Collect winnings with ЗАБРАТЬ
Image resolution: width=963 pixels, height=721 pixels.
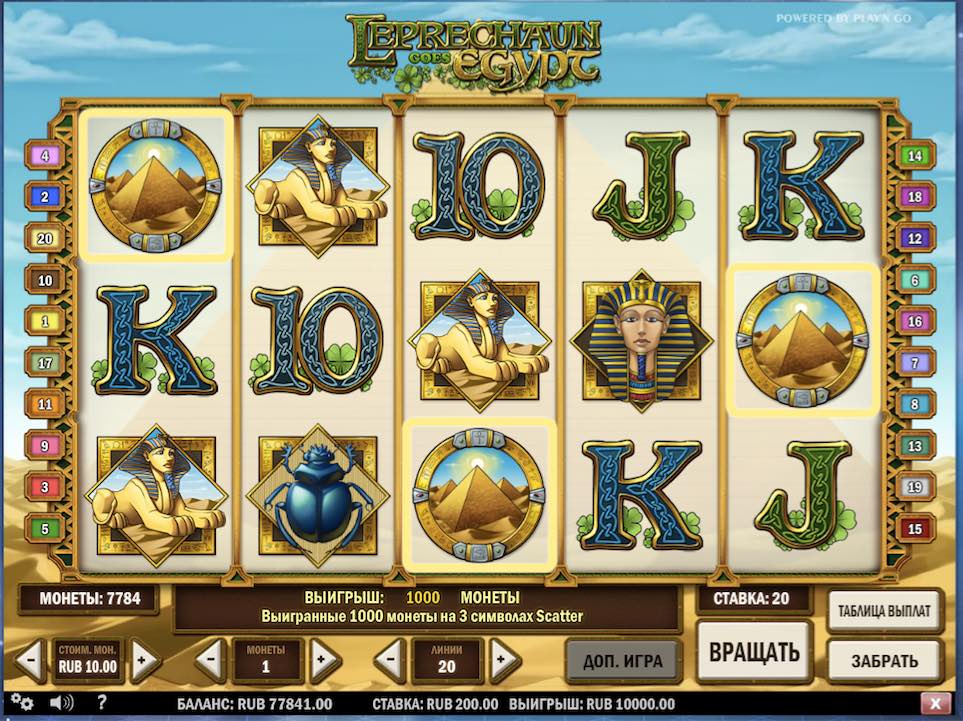click(x=885, y=661)
